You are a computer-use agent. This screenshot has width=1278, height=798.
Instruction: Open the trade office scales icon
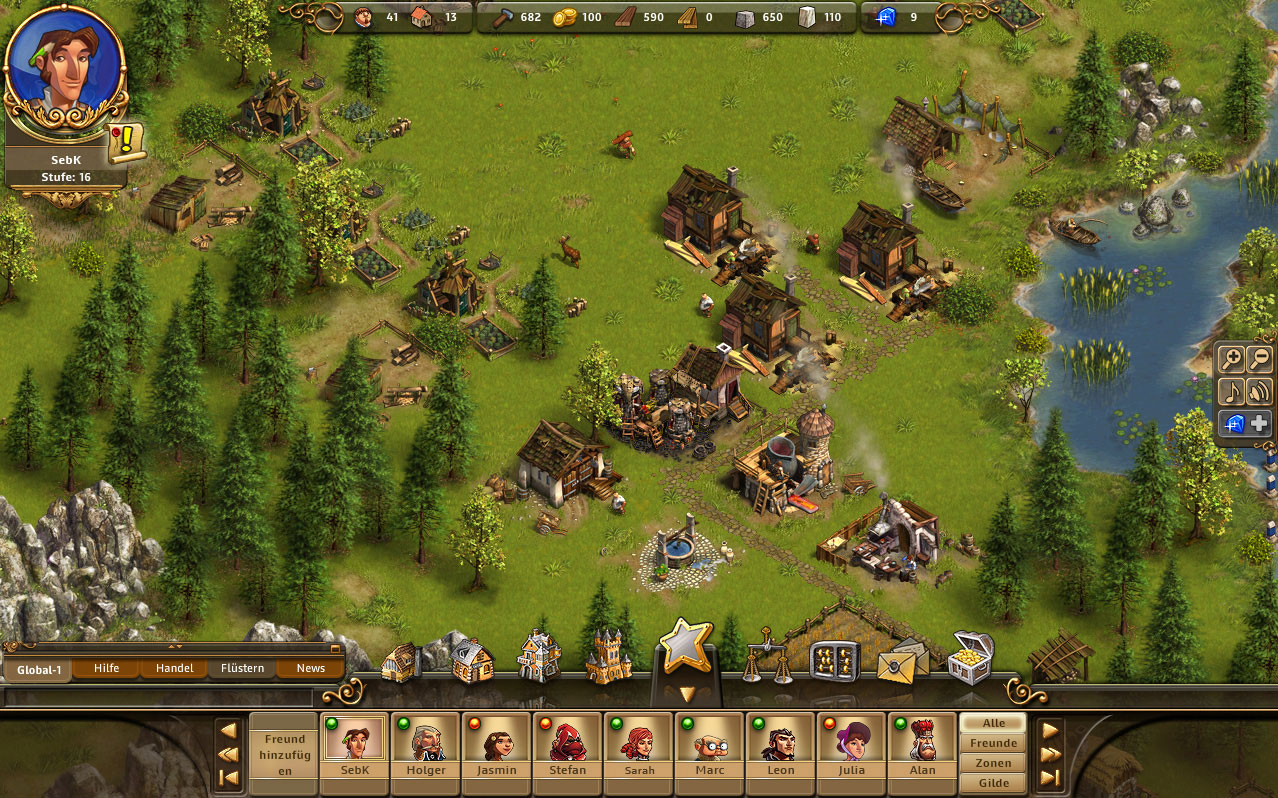click(x=767, y=658)
